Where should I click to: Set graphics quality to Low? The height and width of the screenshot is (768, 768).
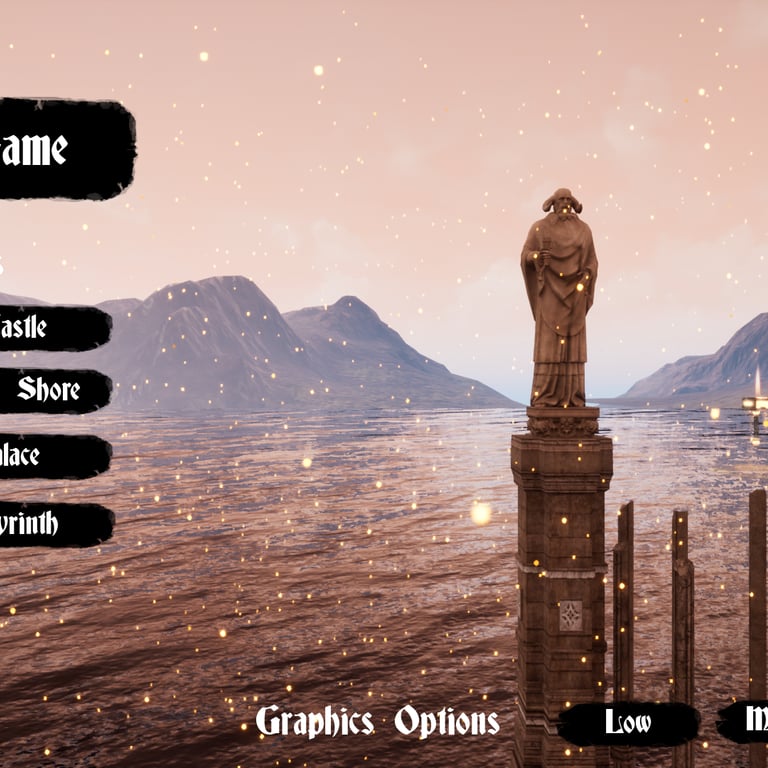628,723
